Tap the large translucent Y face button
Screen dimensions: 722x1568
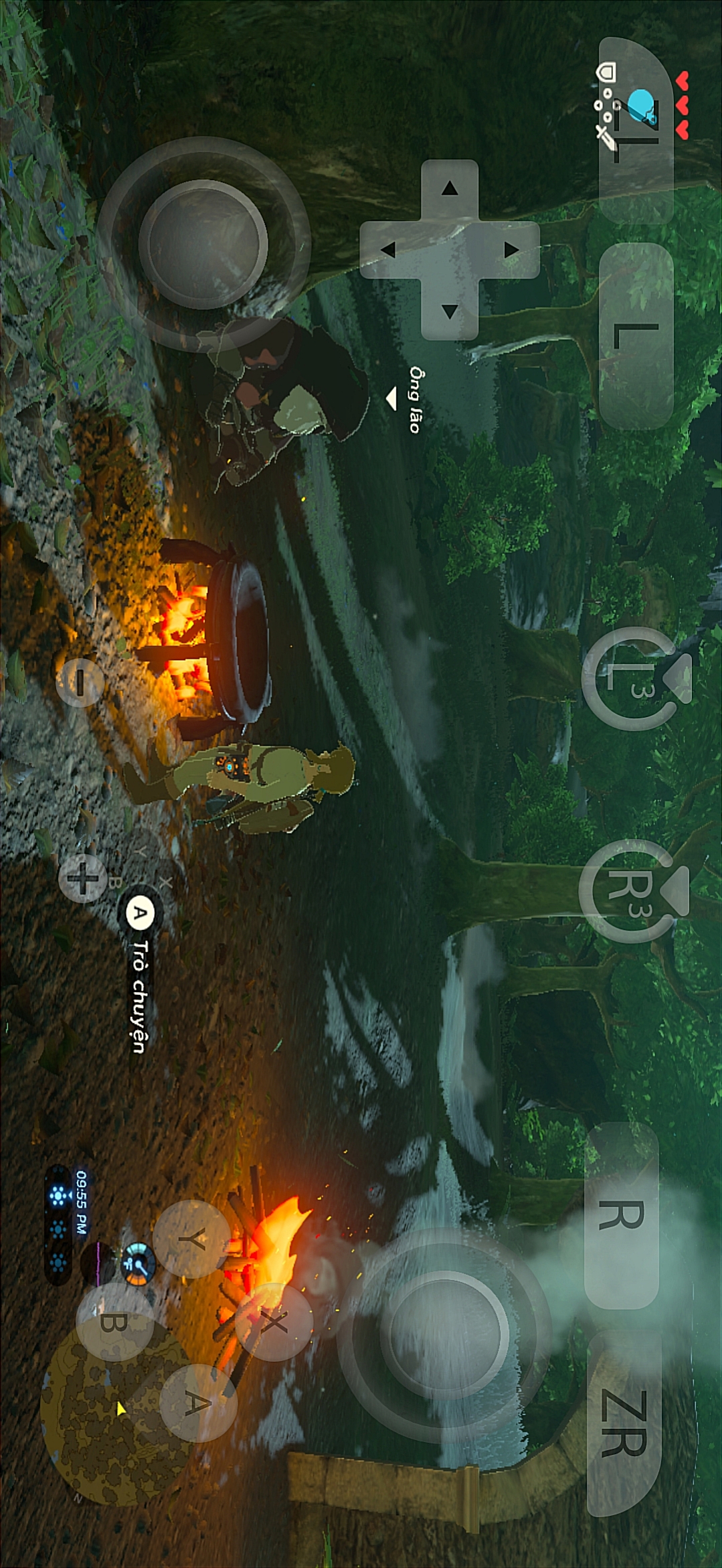click(191, 1239)
